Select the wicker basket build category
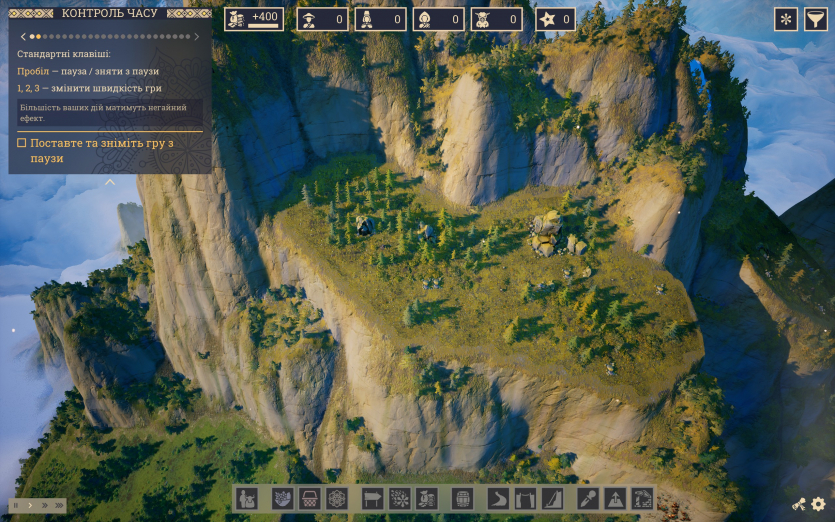Viewport: 835px width, 522px height. coord(310,498)
